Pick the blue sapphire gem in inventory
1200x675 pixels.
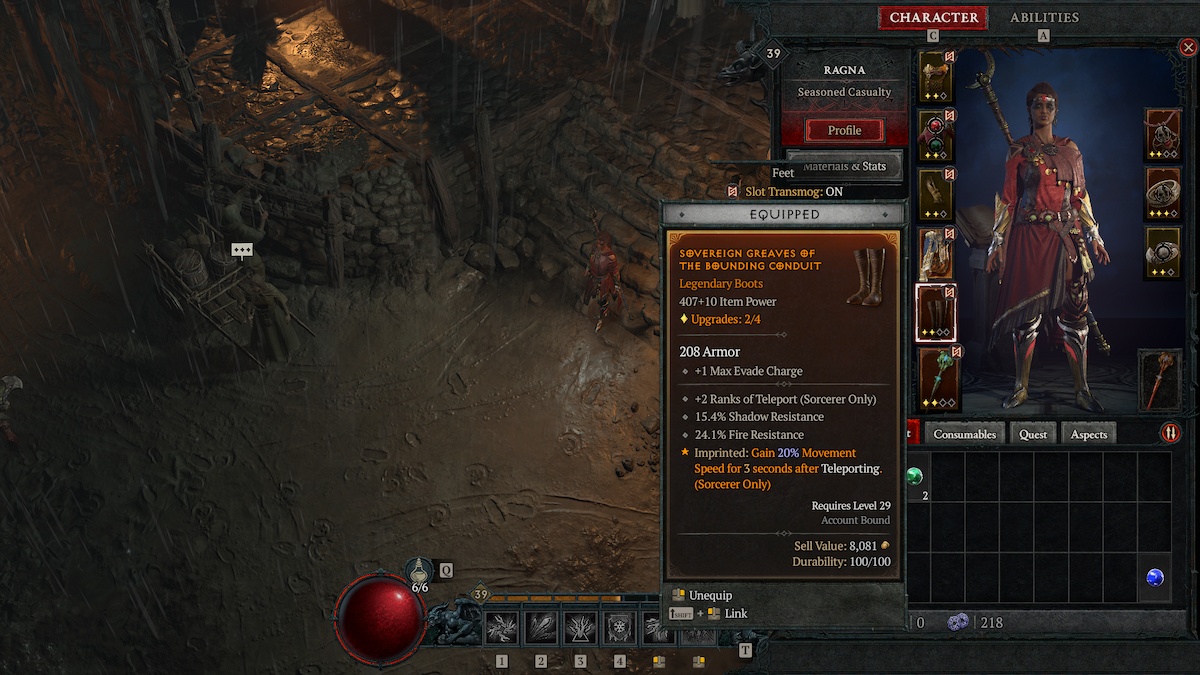tap(1154, 577)
